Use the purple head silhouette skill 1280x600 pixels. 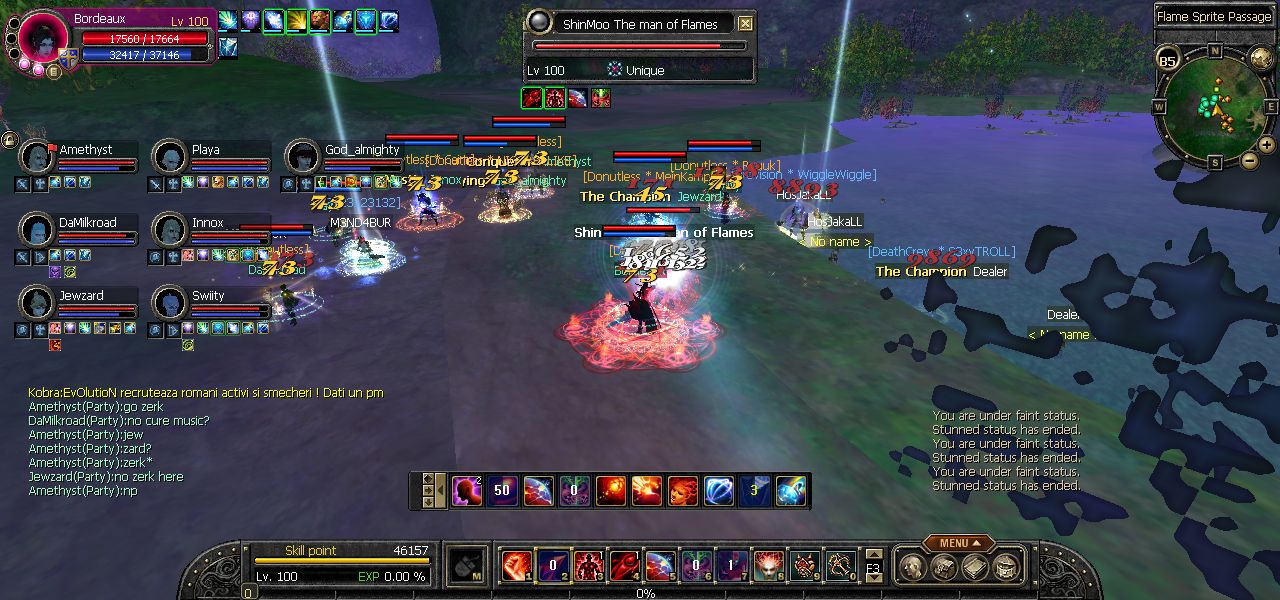(466, 491)
